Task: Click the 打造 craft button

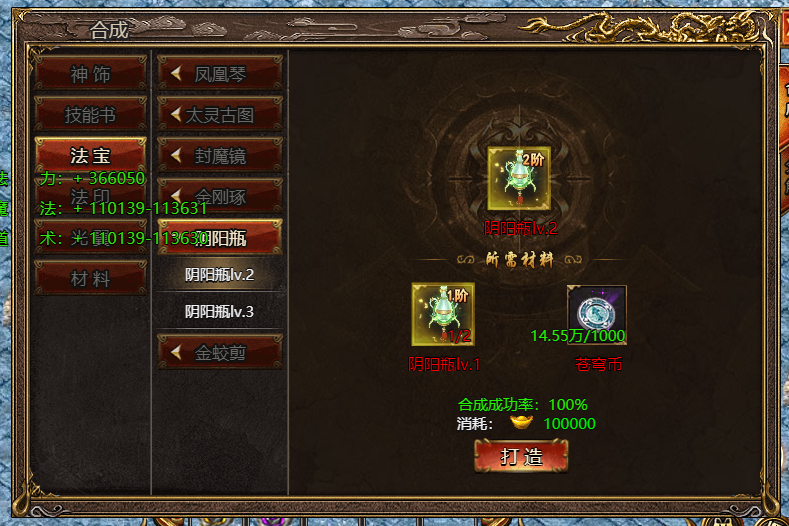Action: tap(521, 456)
